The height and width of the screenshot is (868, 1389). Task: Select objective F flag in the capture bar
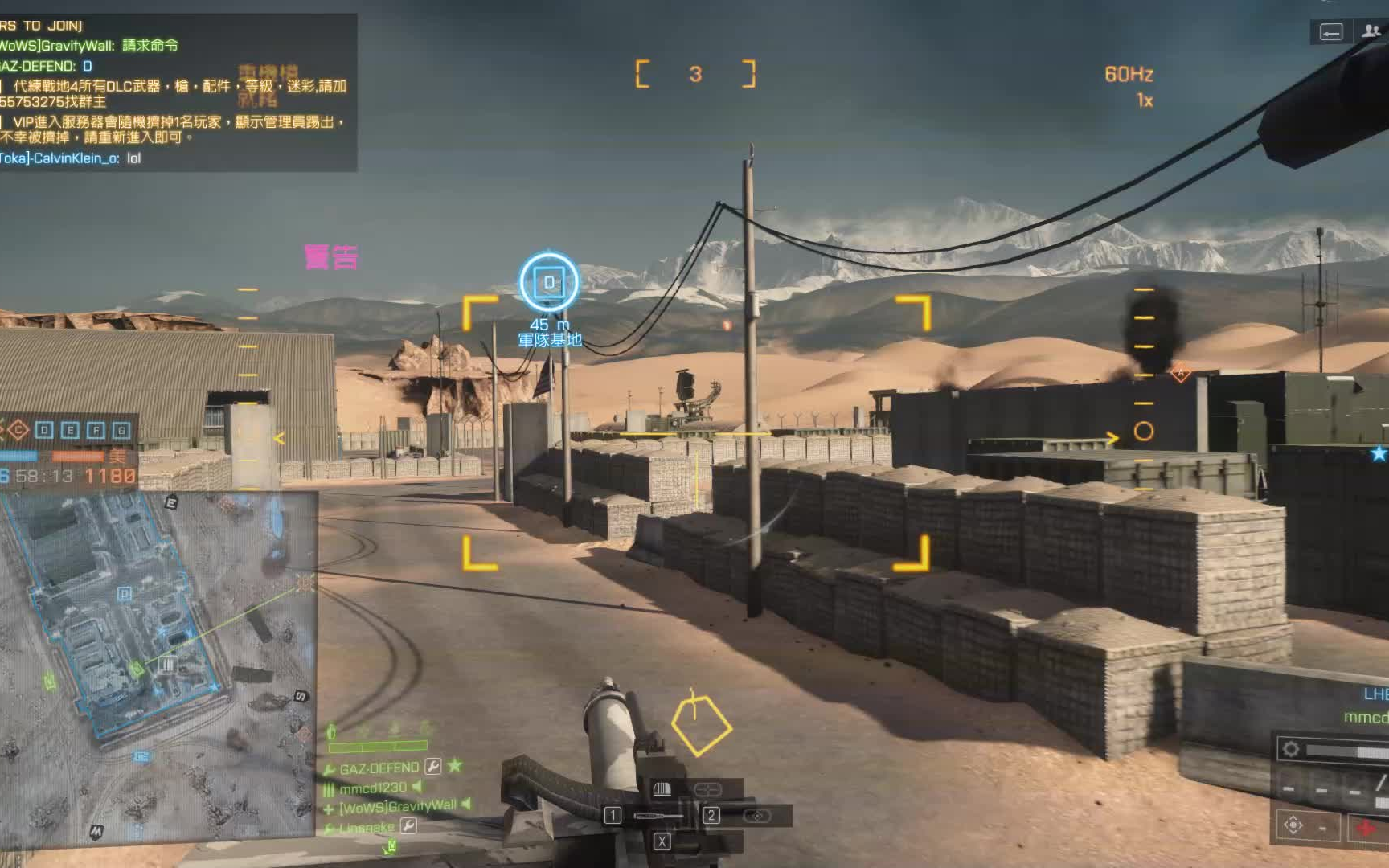96,431
